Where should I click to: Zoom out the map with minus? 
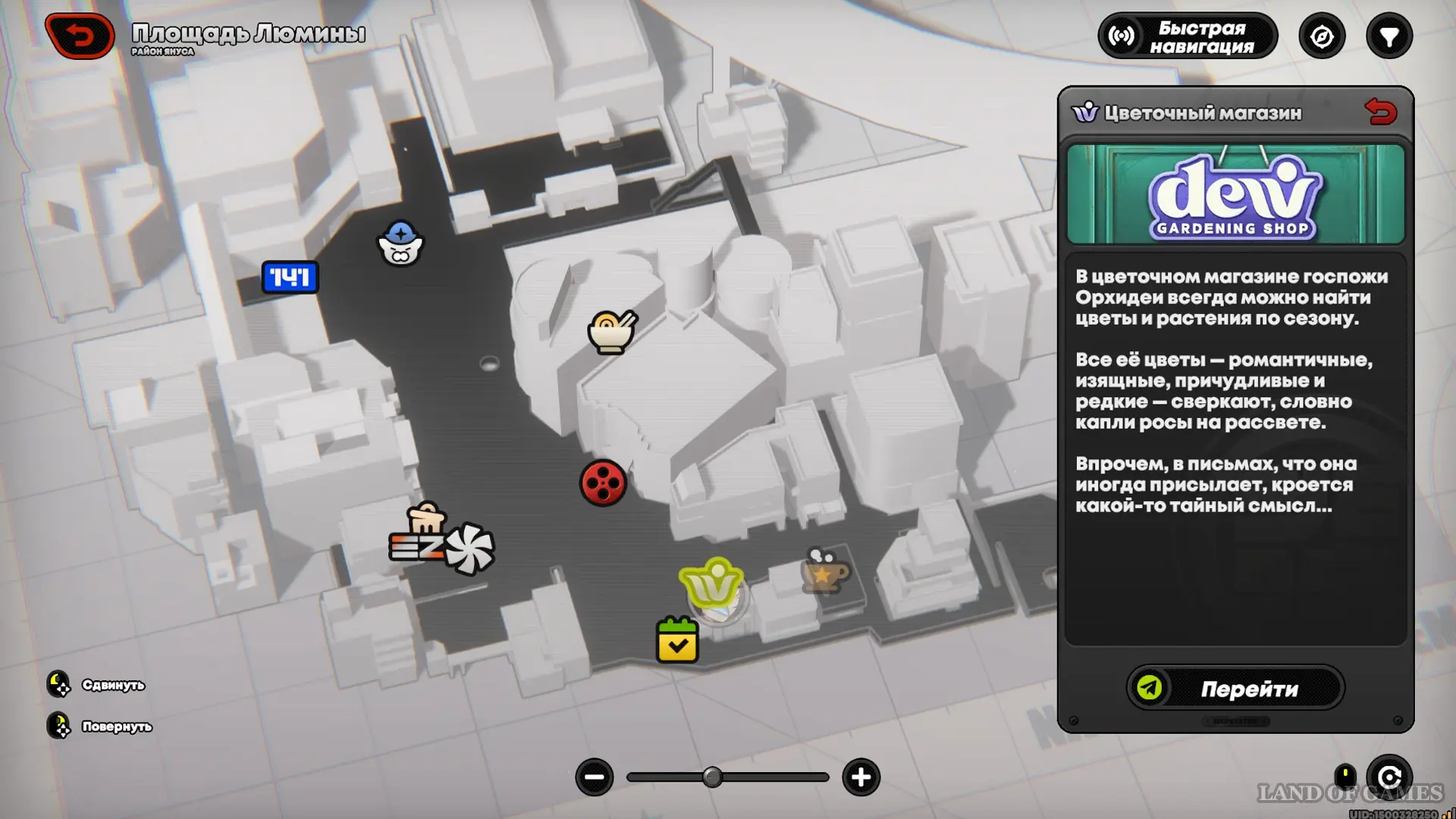(x=595, y=777)
